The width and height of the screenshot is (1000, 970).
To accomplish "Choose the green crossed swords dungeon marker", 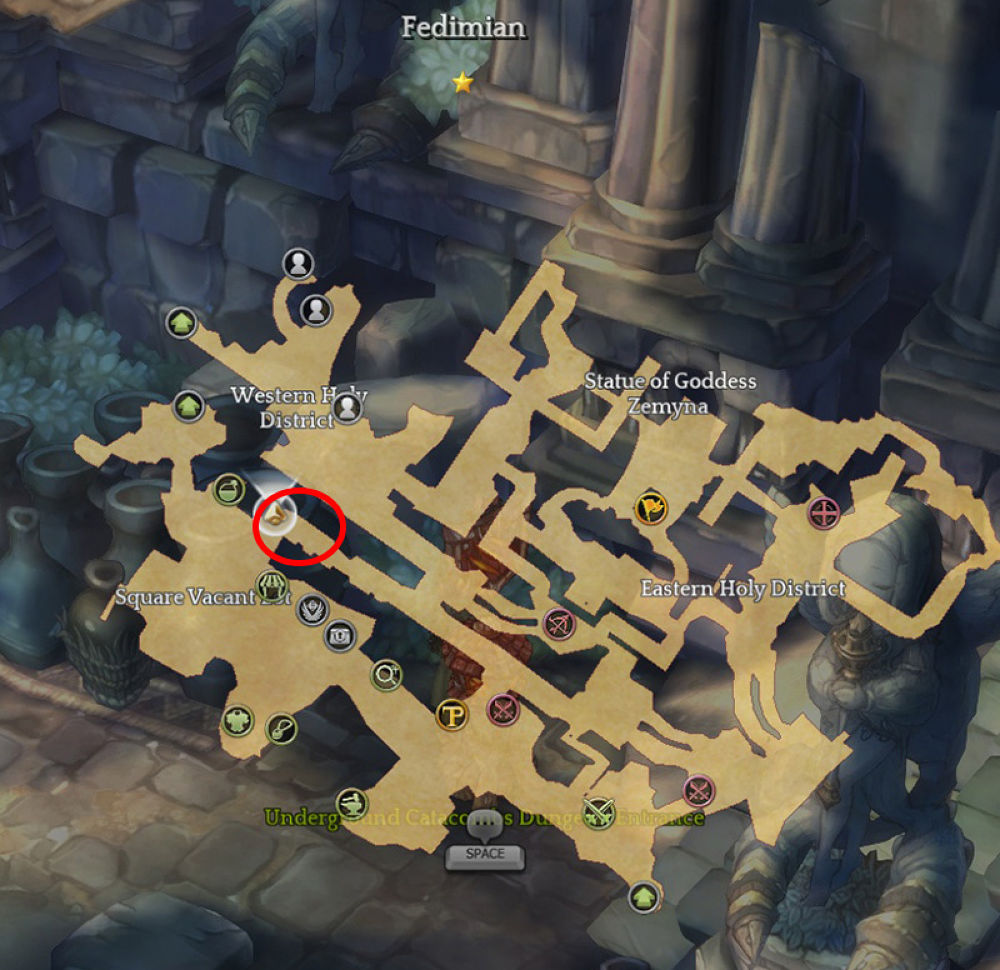I will [599, 809].
